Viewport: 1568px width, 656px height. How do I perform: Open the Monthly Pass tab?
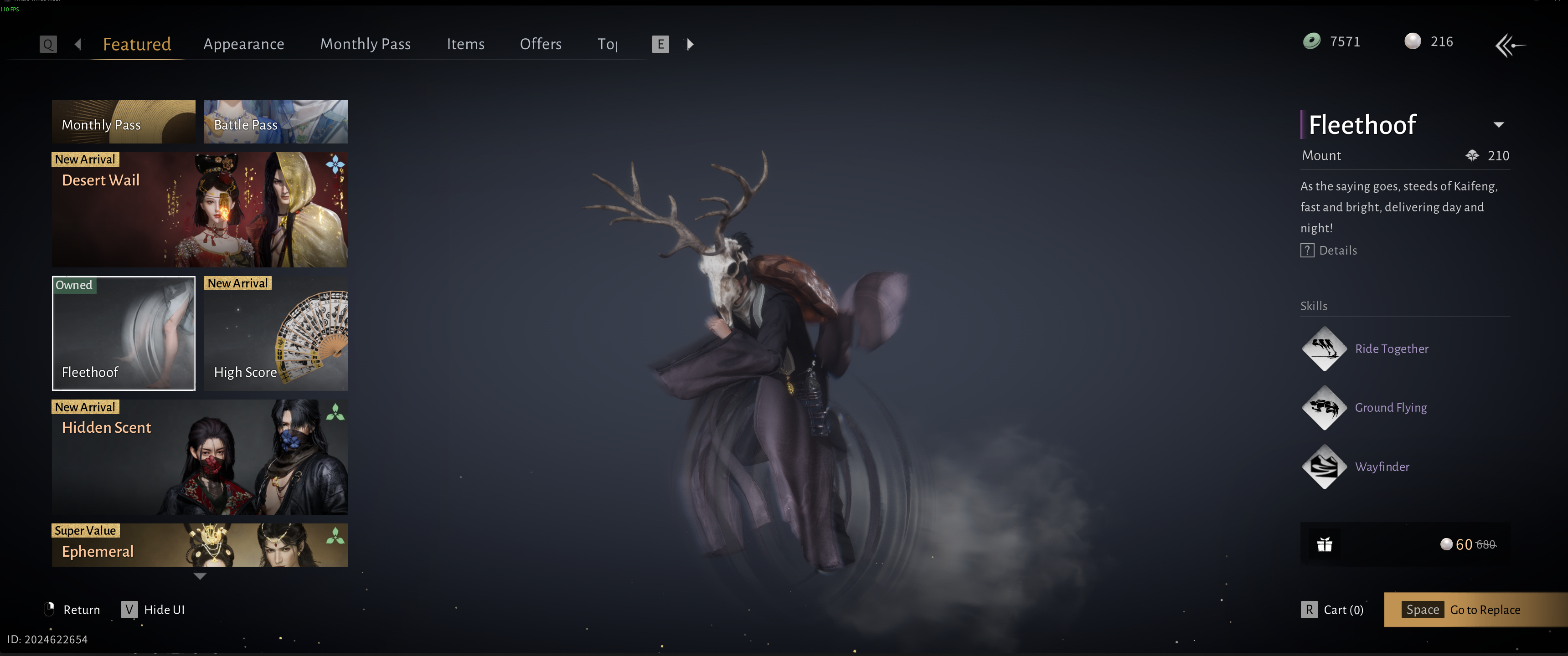point(365,44)
